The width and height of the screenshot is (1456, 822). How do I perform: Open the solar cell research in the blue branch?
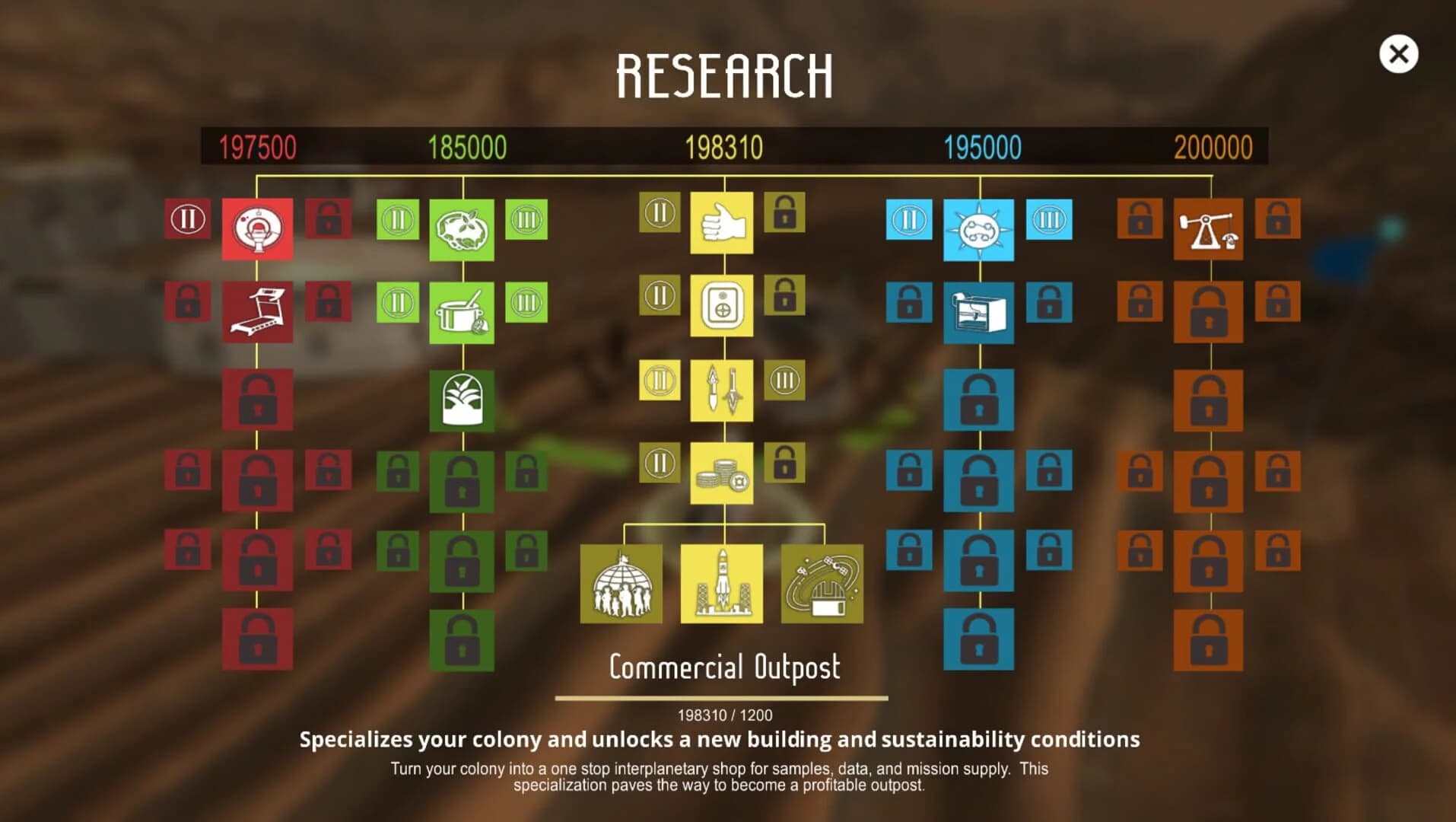point(979,229)
